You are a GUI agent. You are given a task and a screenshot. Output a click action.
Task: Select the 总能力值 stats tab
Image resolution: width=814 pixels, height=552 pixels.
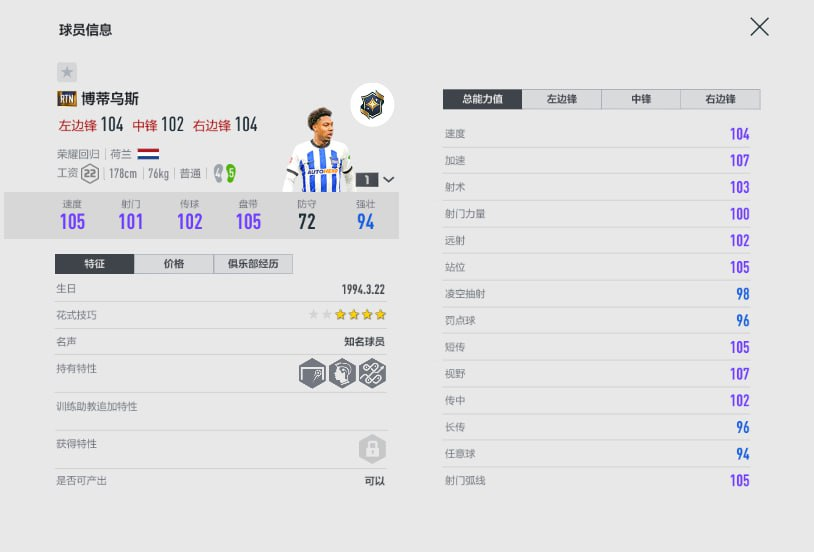(483, 99)
